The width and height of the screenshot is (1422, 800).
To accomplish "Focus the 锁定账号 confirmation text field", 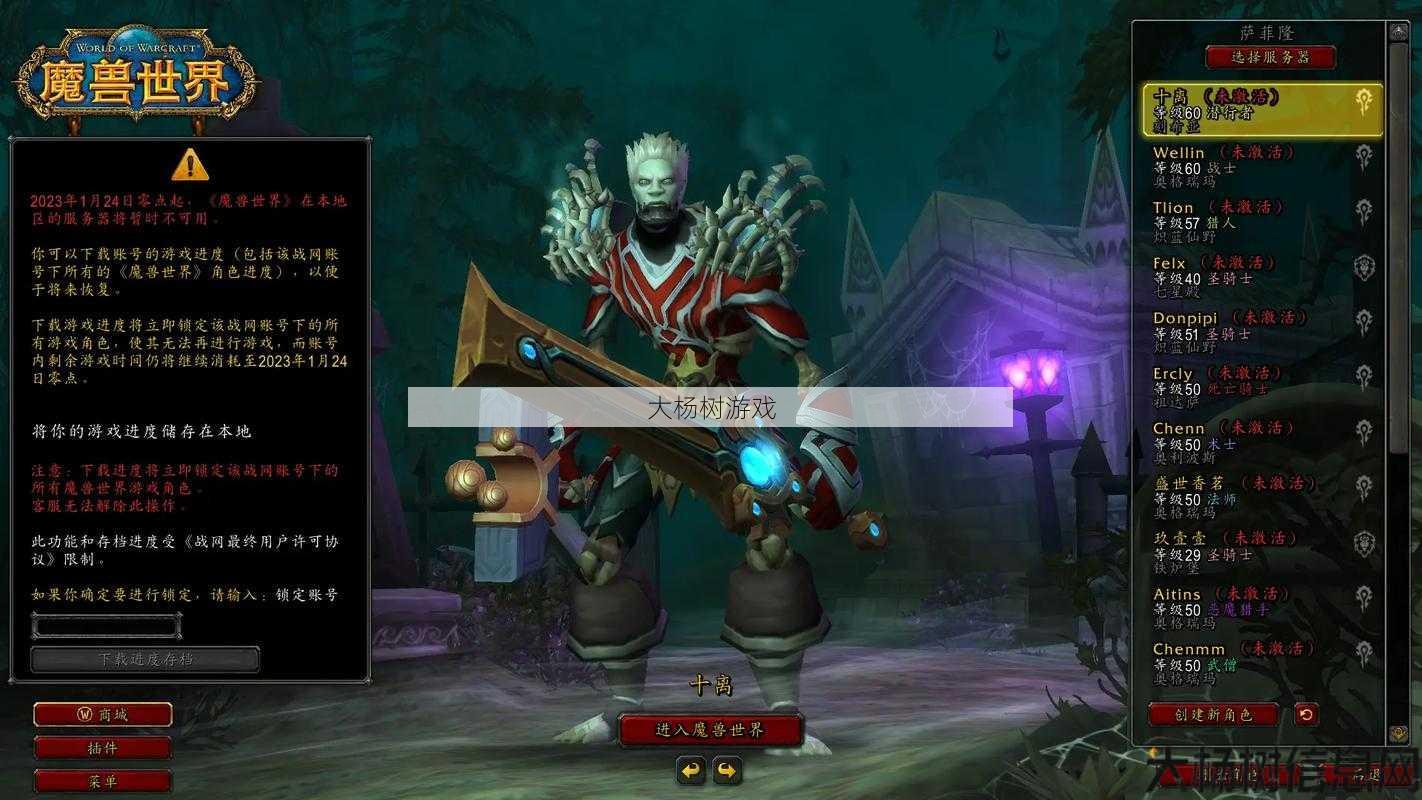I will pyautogui.click(x=106, y=627).
